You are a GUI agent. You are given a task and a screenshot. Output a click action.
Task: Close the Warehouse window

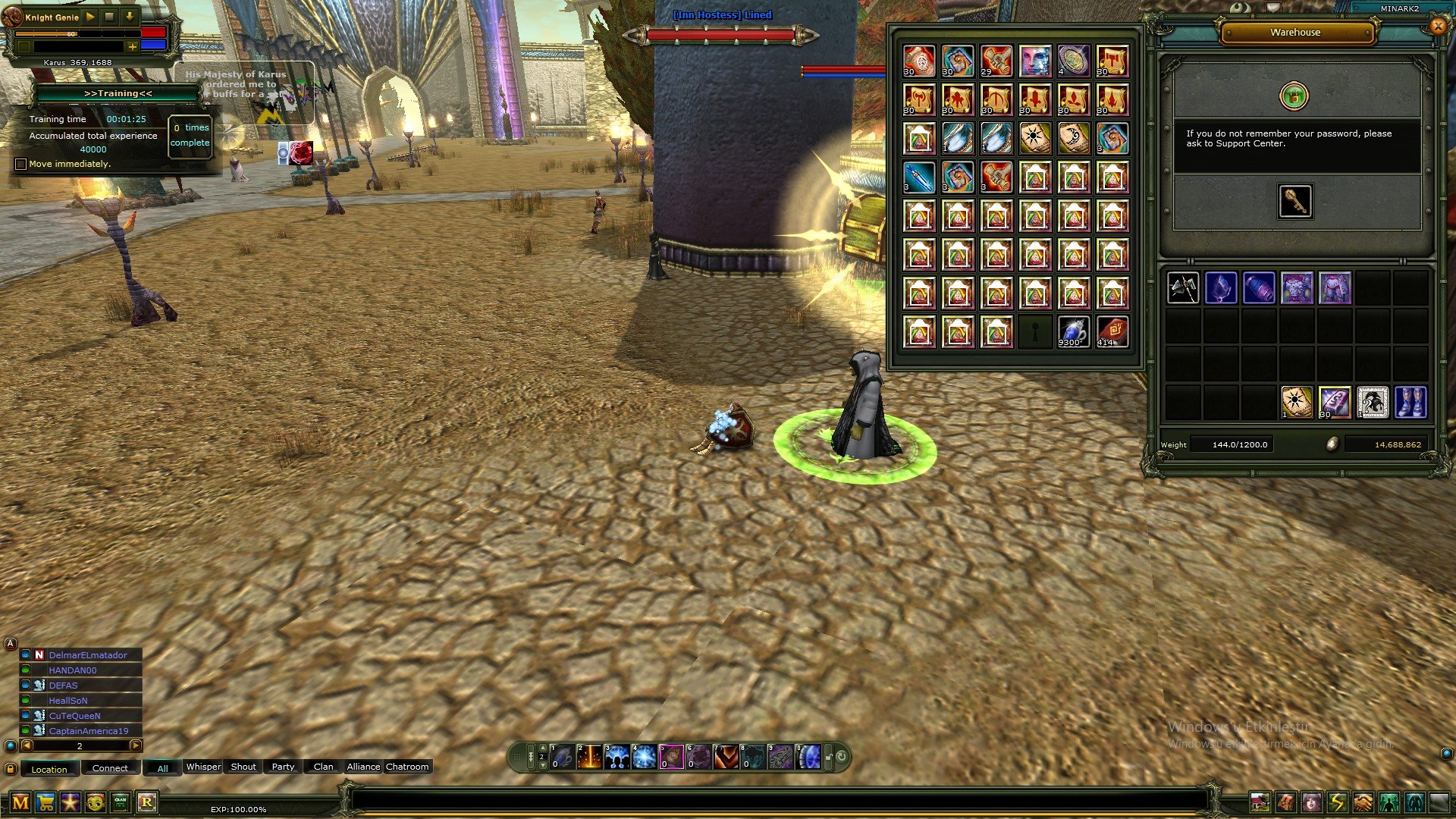pos(1437,27)
